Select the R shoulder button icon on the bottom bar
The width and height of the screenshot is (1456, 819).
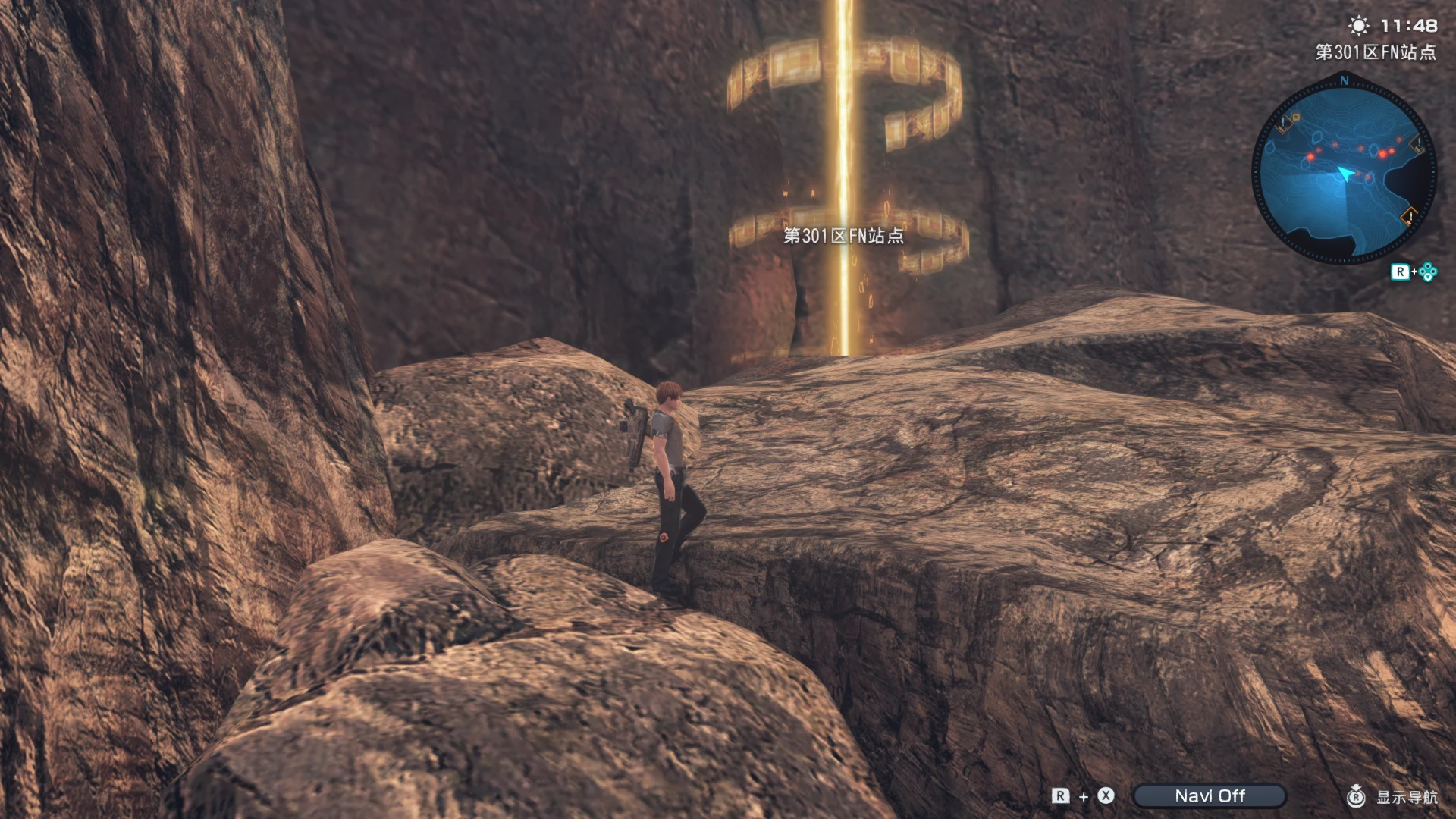(1059, 795)
